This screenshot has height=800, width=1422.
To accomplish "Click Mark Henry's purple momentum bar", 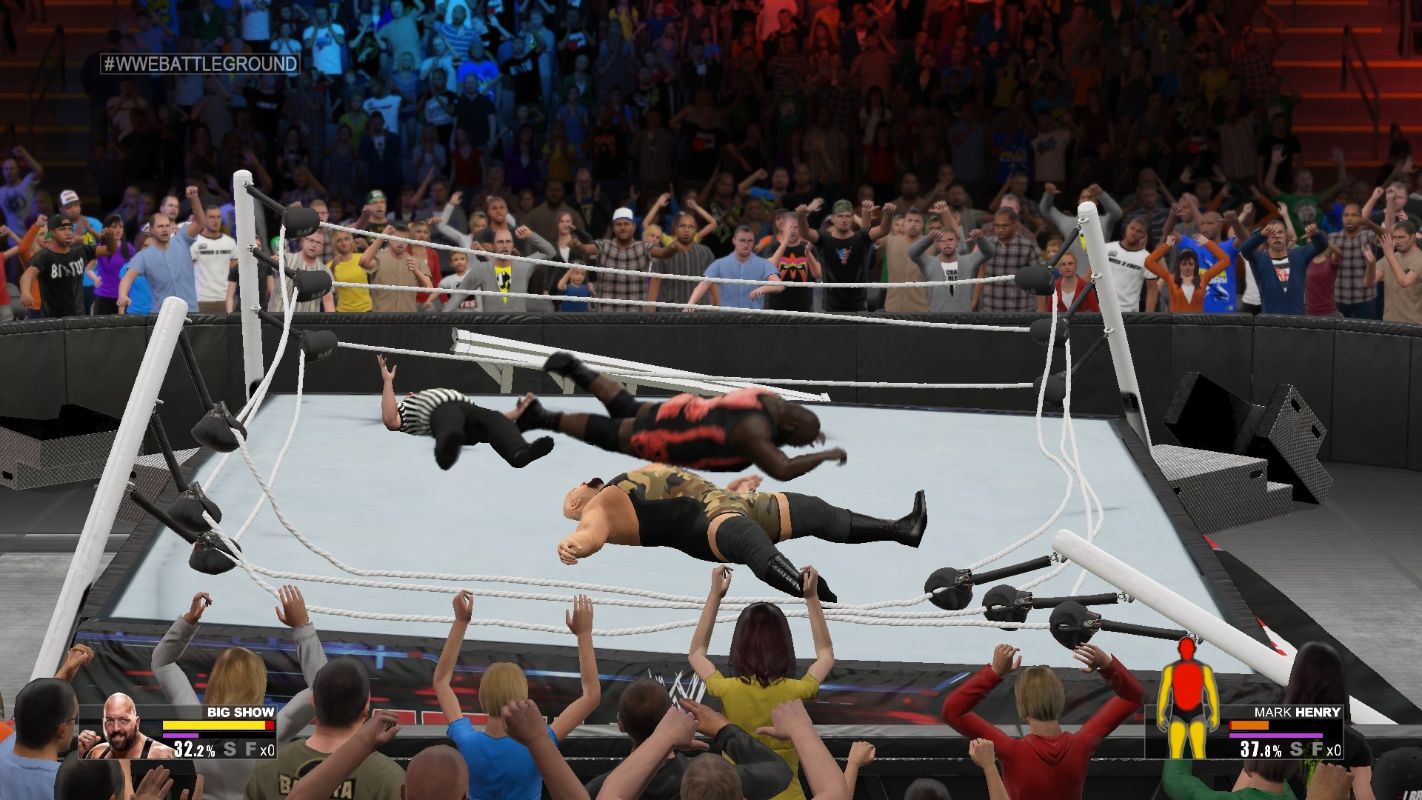I will click(1275, 735).
